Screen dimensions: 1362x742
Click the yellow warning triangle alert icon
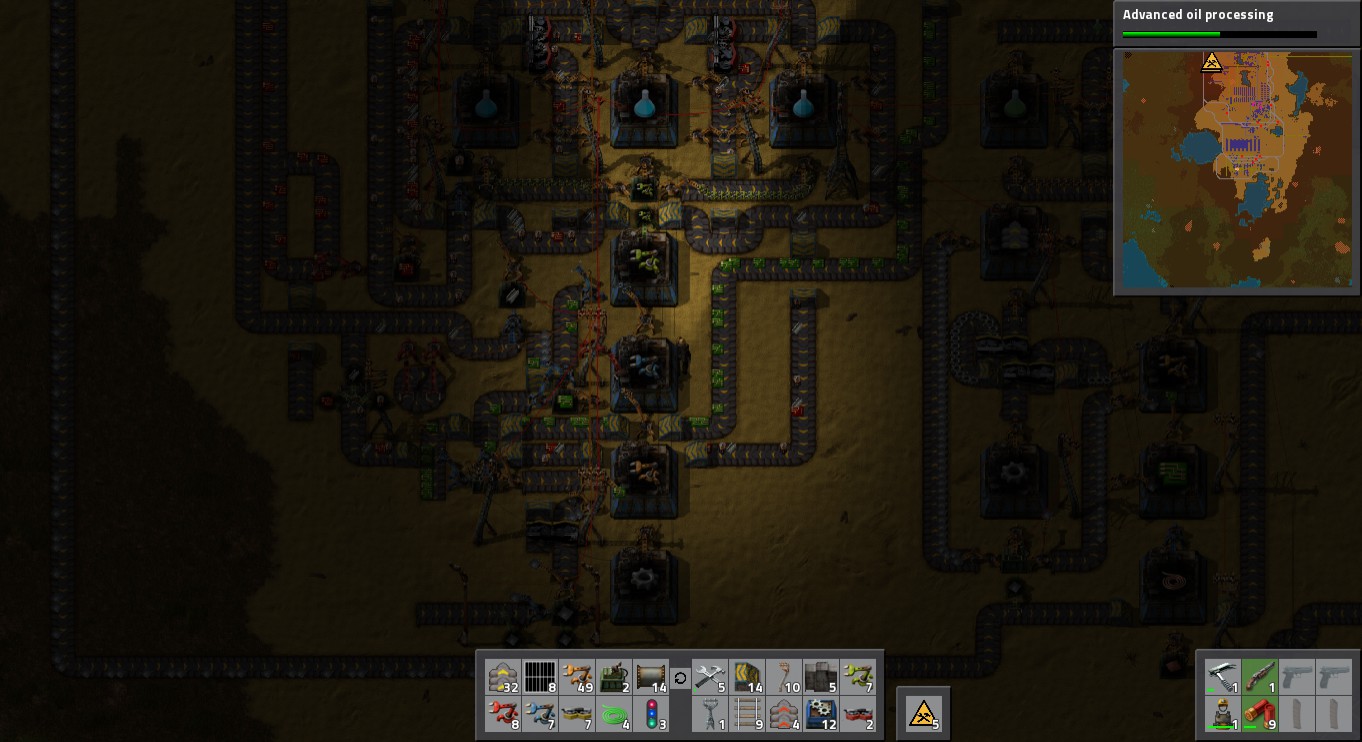(923, 713)
